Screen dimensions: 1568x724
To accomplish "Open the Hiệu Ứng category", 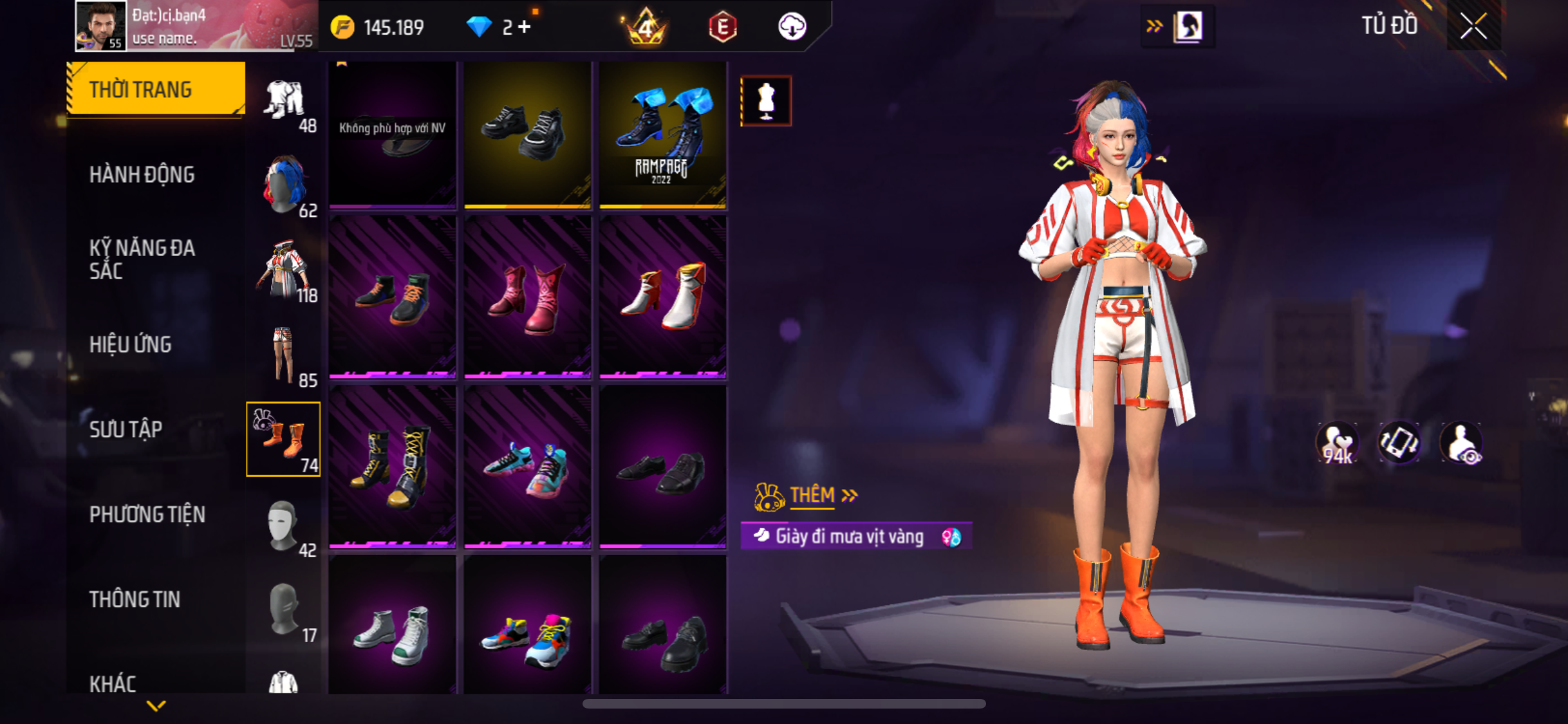I will click(130, 344).
